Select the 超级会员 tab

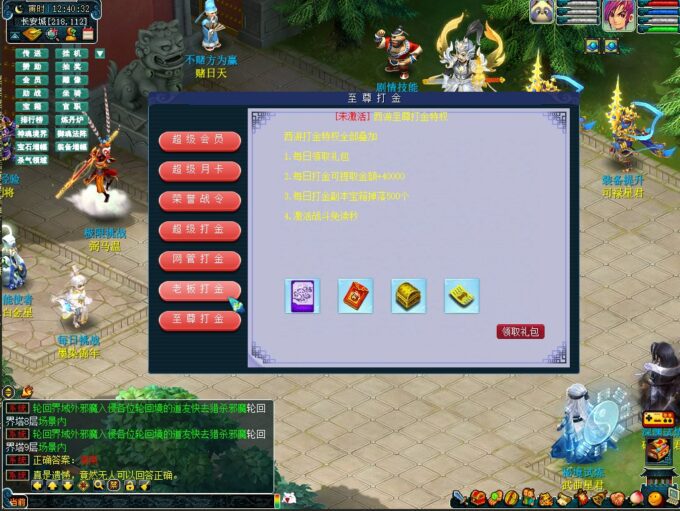[199, 140]
